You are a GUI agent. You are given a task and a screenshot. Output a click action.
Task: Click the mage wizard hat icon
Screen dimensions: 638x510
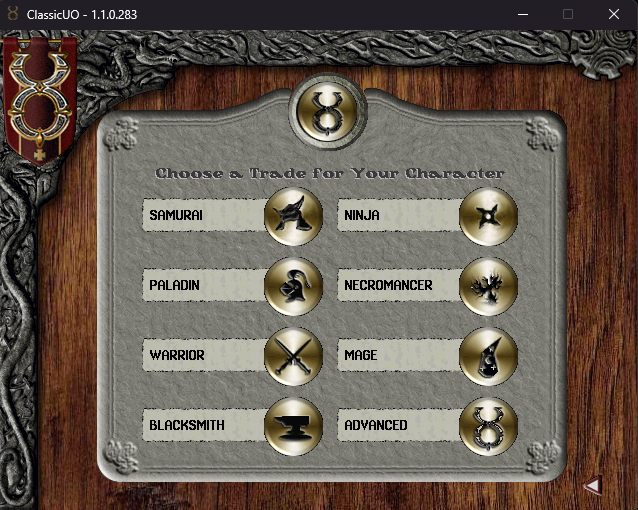pyautogui.click(x=488, y=356)
